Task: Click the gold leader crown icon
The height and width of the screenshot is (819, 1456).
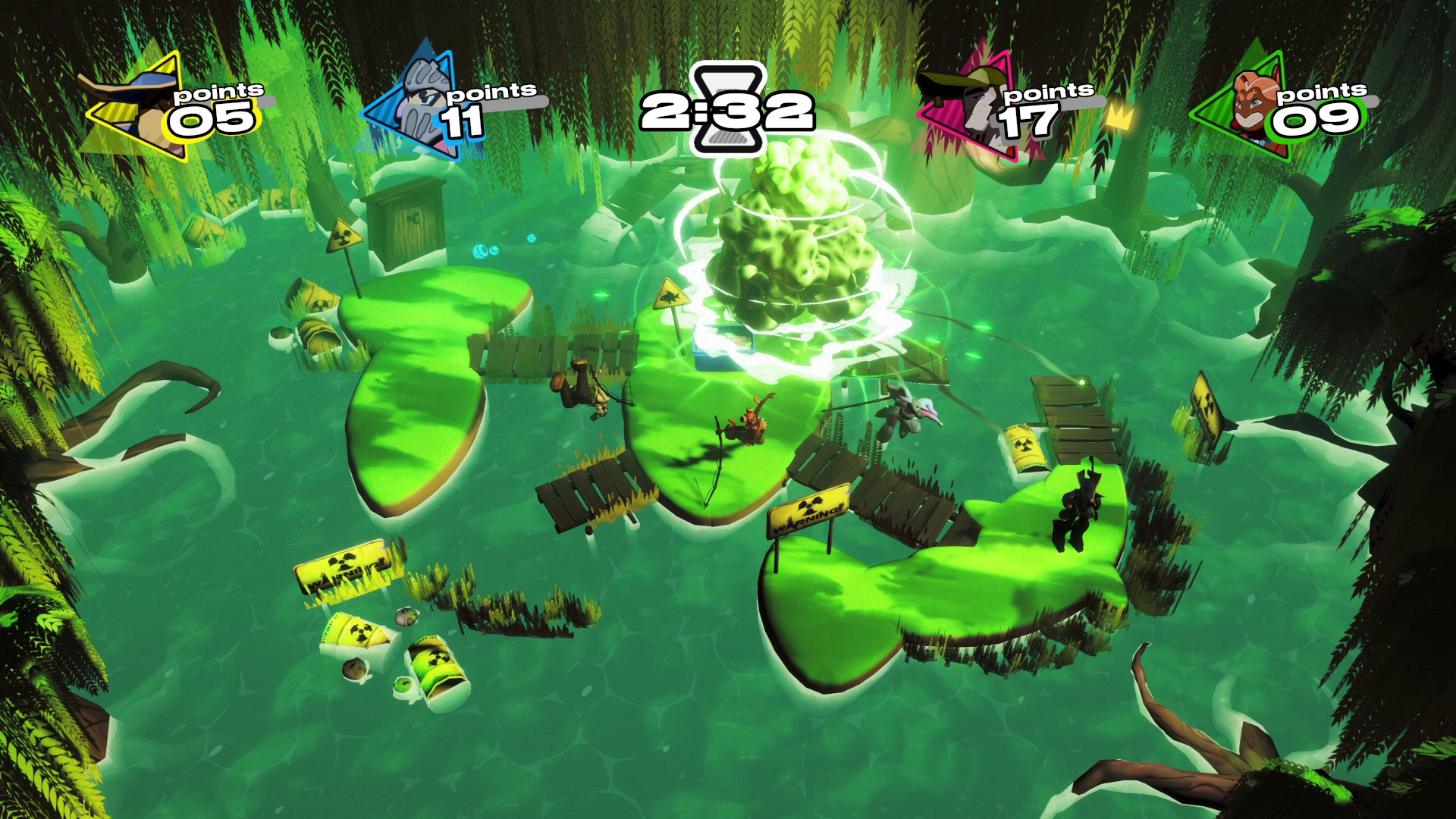Action: point(1116,116)
